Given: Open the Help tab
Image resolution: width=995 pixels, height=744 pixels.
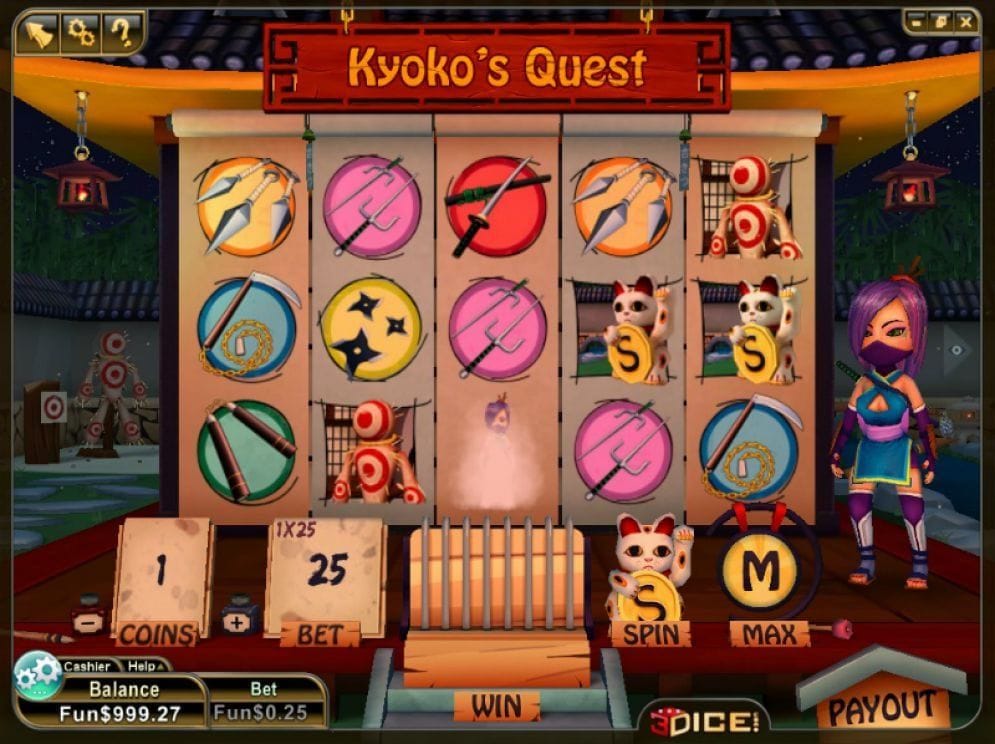Looking at the screenshot, I should tap(142, 666).
